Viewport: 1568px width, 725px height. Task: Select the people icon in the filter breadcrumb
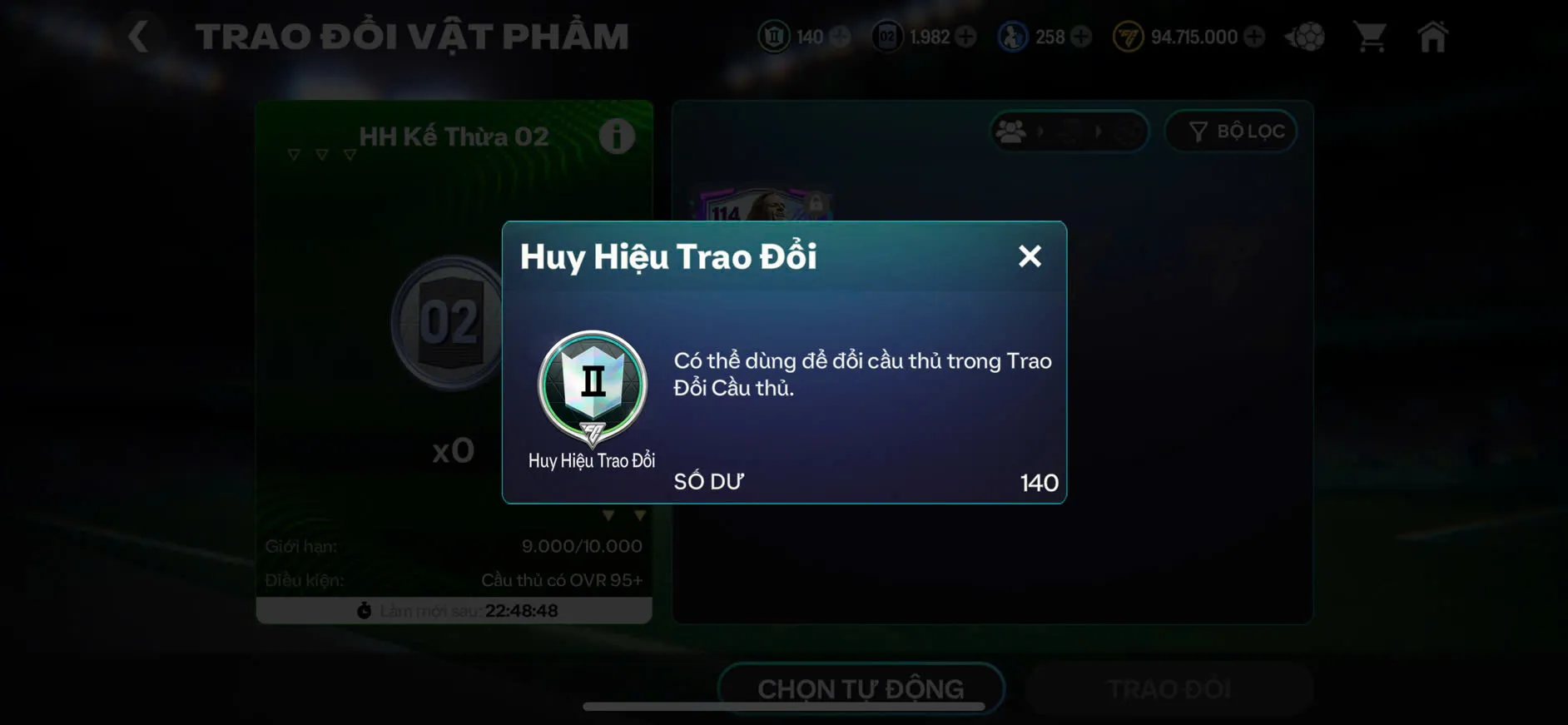coord(1011,131)
